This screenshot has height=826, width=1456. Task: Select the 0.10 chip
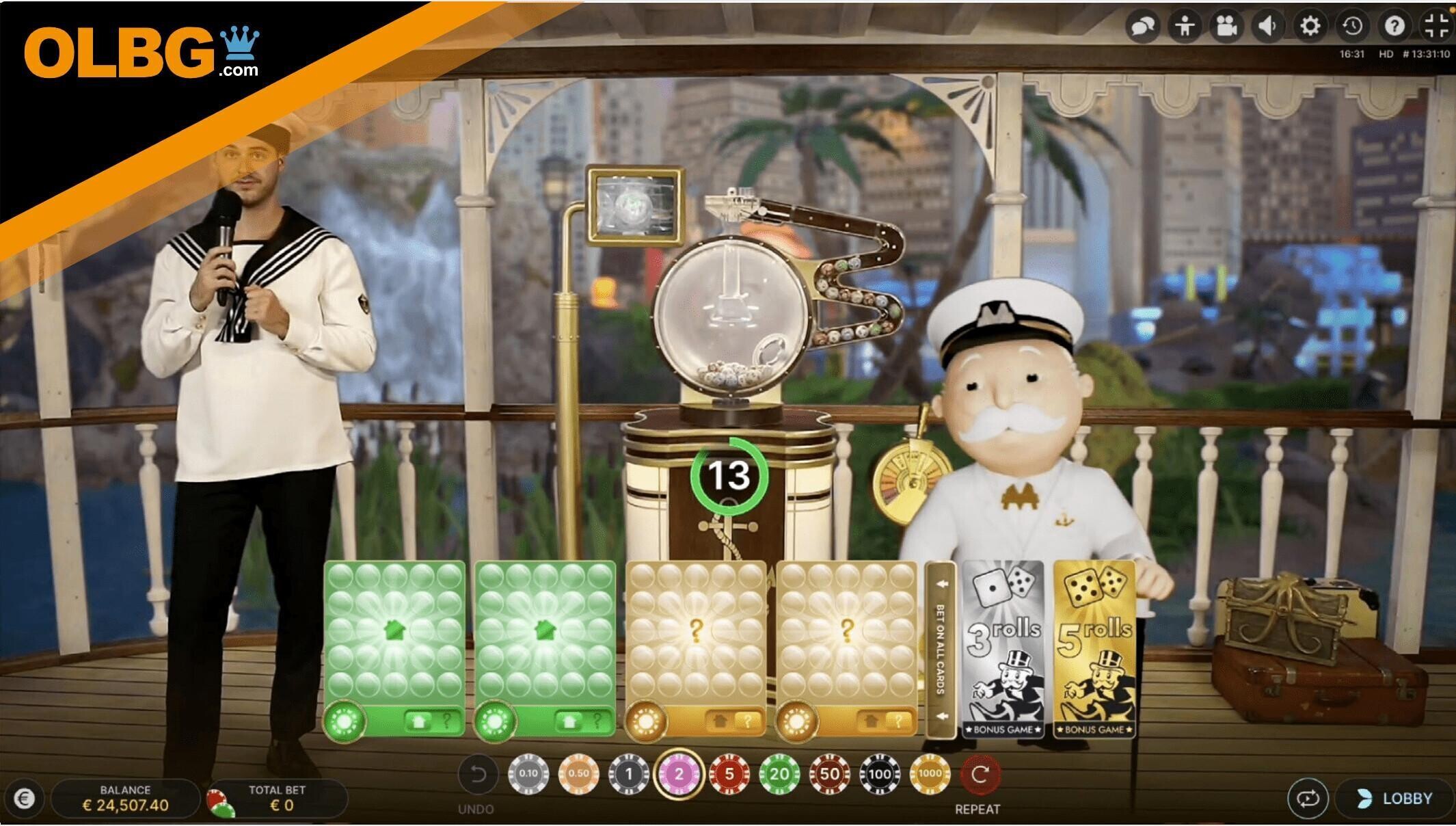[x=528, y=774]
